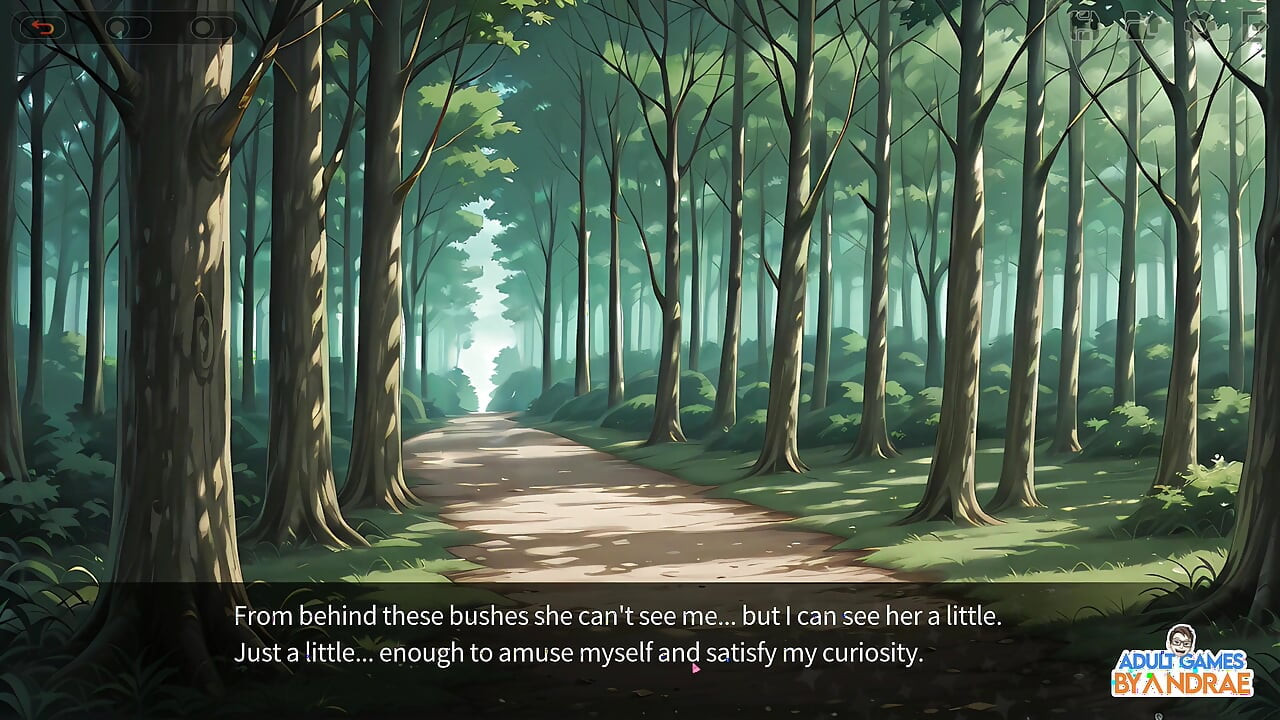1280x720 pixels.
Task: Switch the rollback pill control on
Action: pos(42,26)
